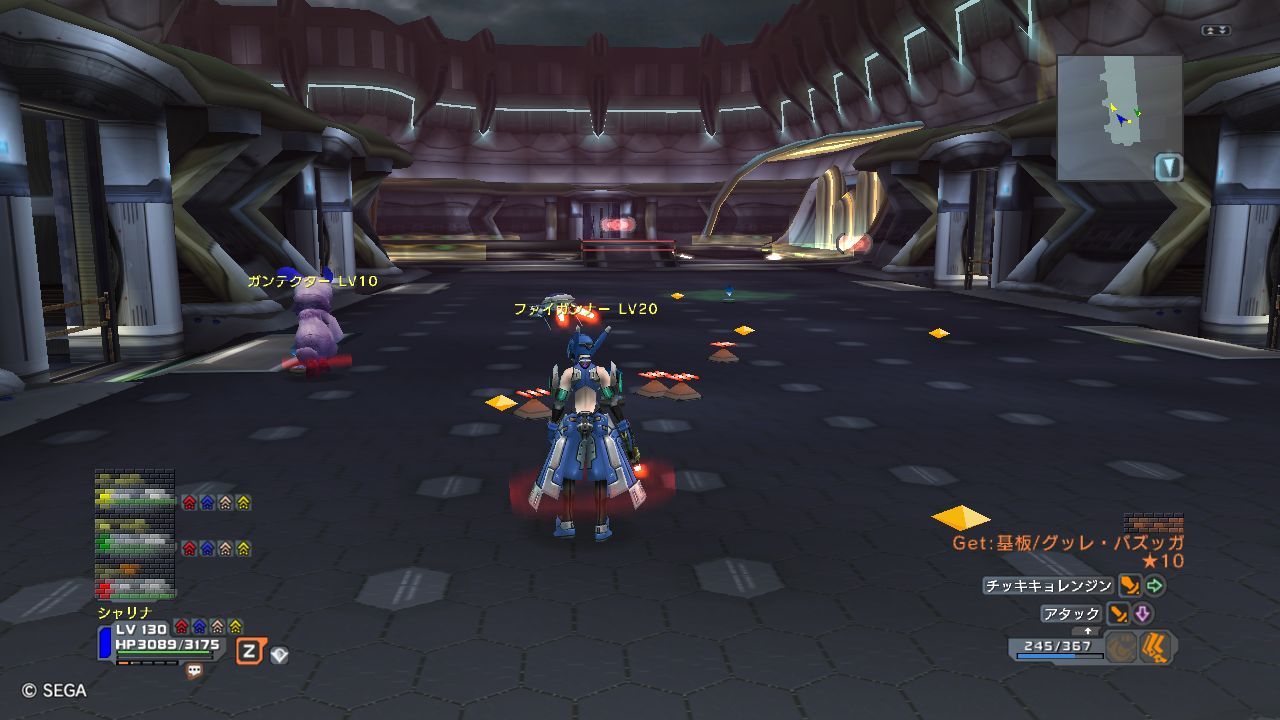This screenshot has width=1280, height=720.
Task: Click the weapon icon beside アタック
Action: click(x=1118, y=614)
